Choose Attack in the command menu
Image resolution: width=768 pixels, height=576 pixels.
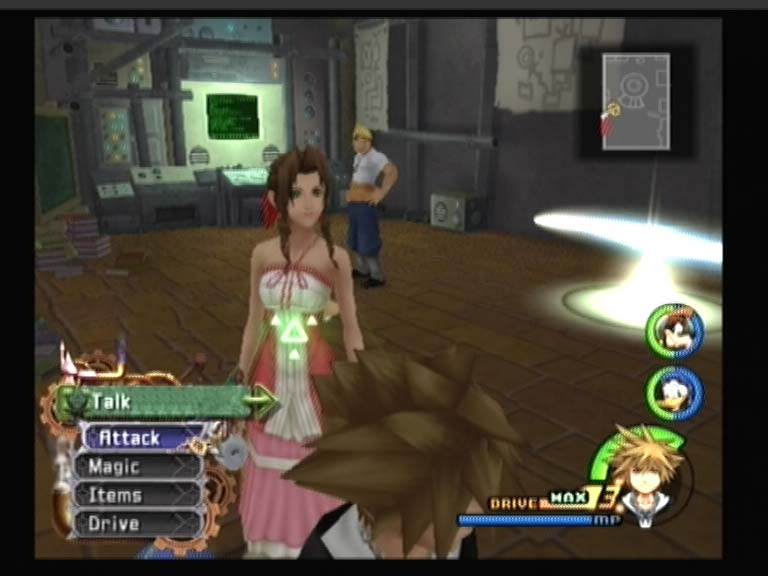[x=135, y=437]
